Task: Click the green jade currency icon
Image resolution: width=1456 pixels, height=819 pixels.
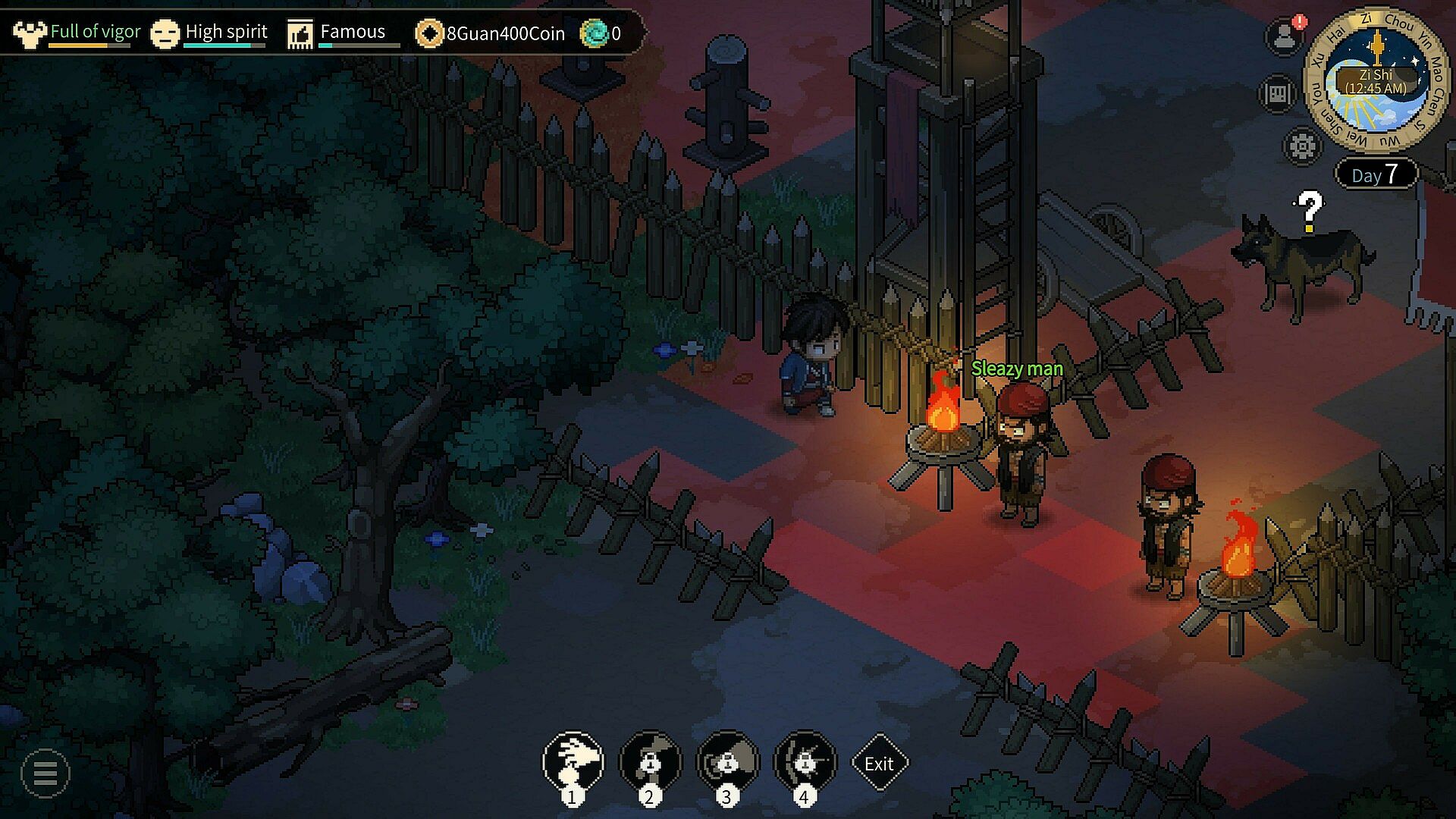Action: click(x=594, y=33)
